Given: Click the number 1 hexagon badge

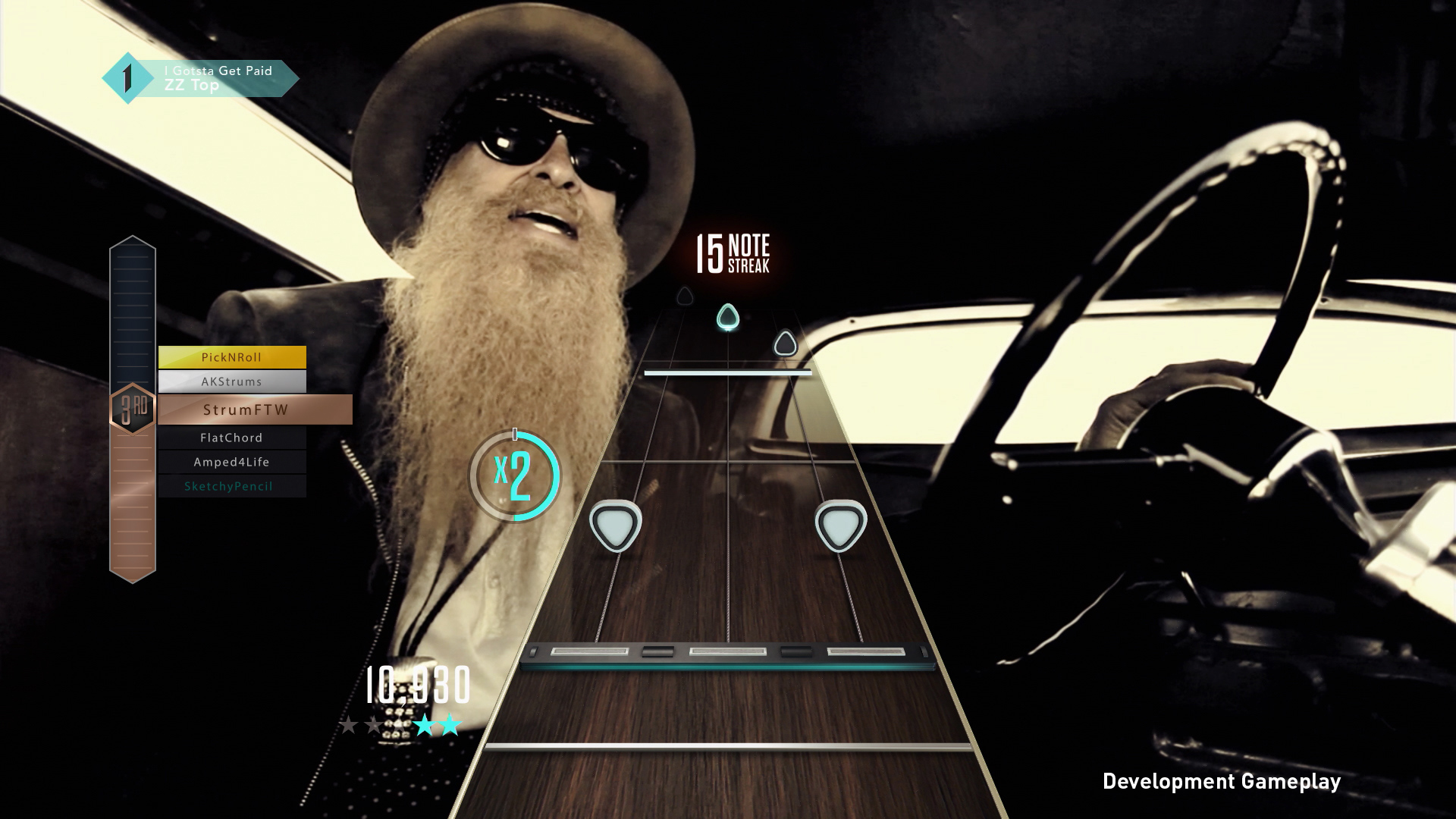Looking at the screenshot, I should tap(127, 78).
